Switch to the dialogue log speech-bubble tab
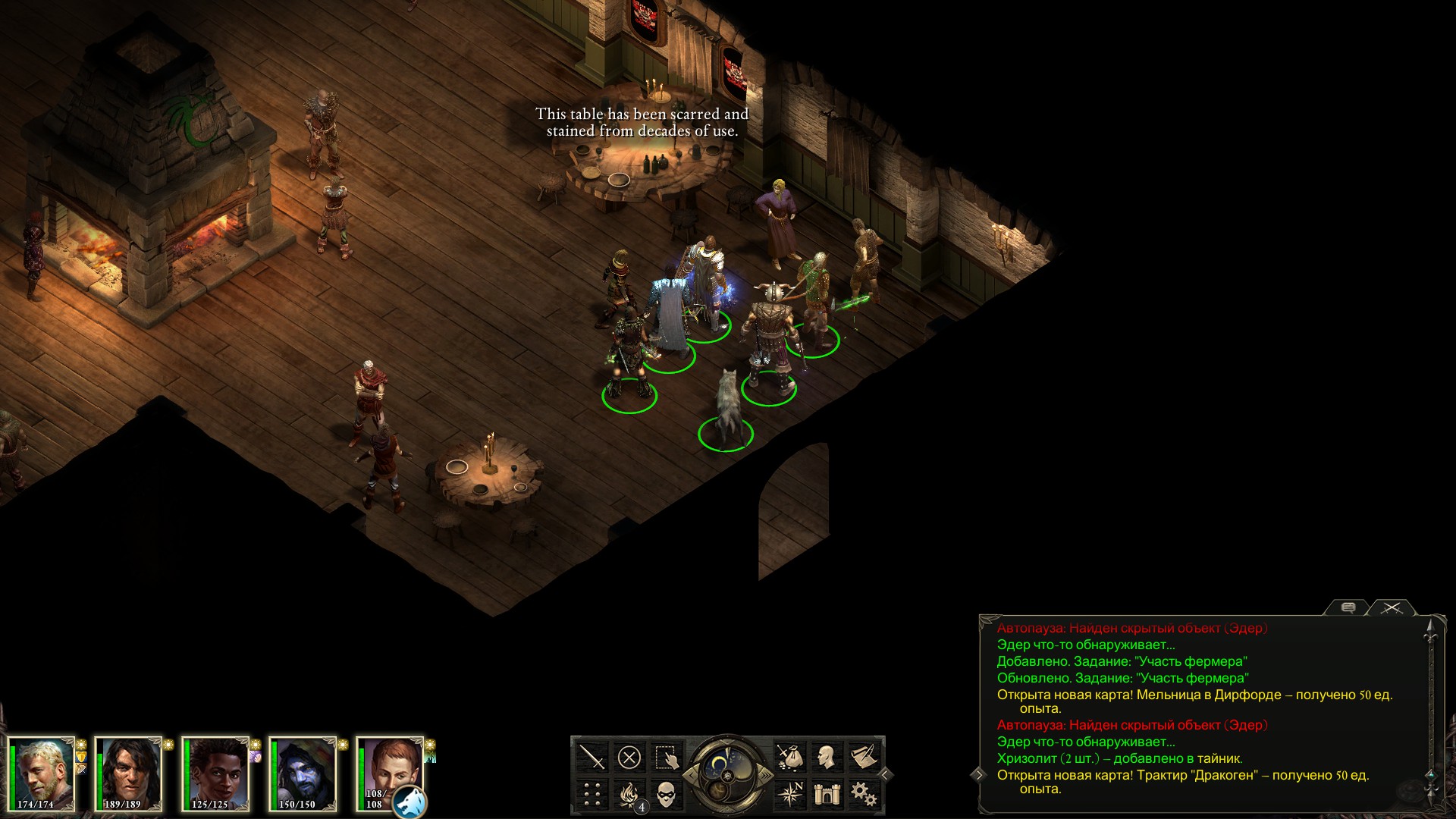The height and width of the screenshot is (819, 1456). pyautogui.click(x=1348, y=608)
